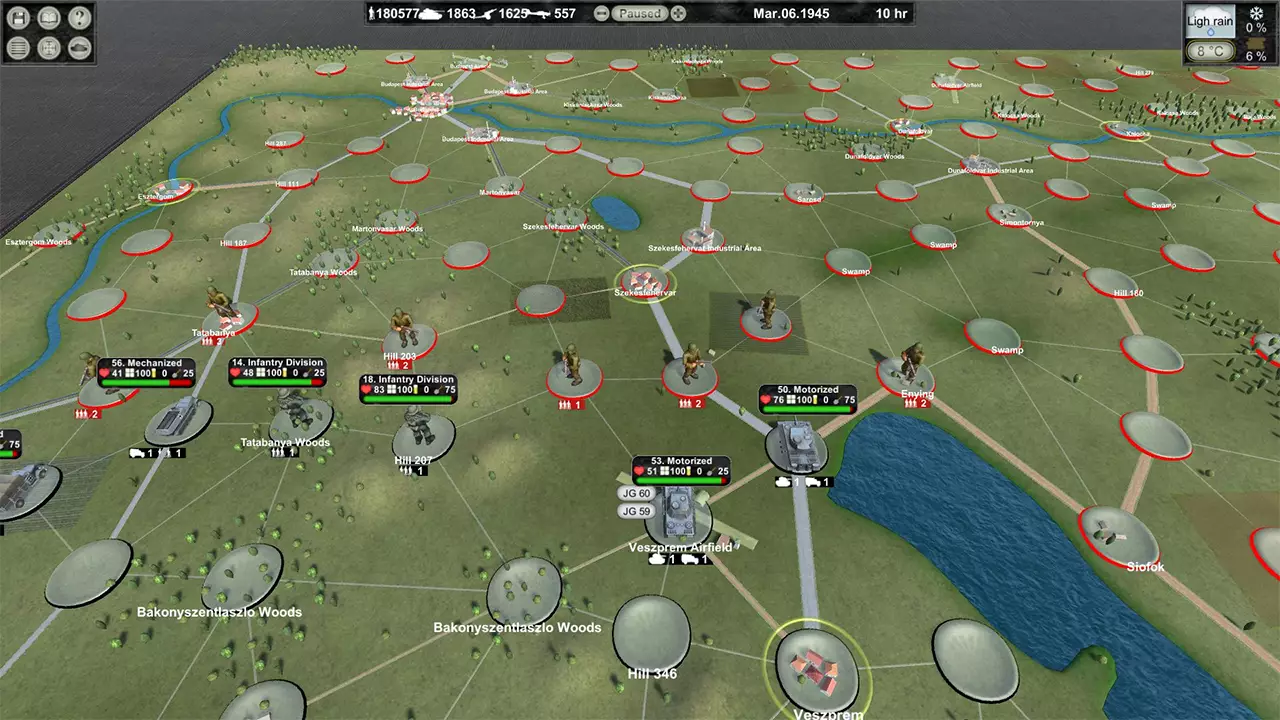The image size is (1280, 720).
Task: Open the save game floppy disk button
Action: click(20, 17)
